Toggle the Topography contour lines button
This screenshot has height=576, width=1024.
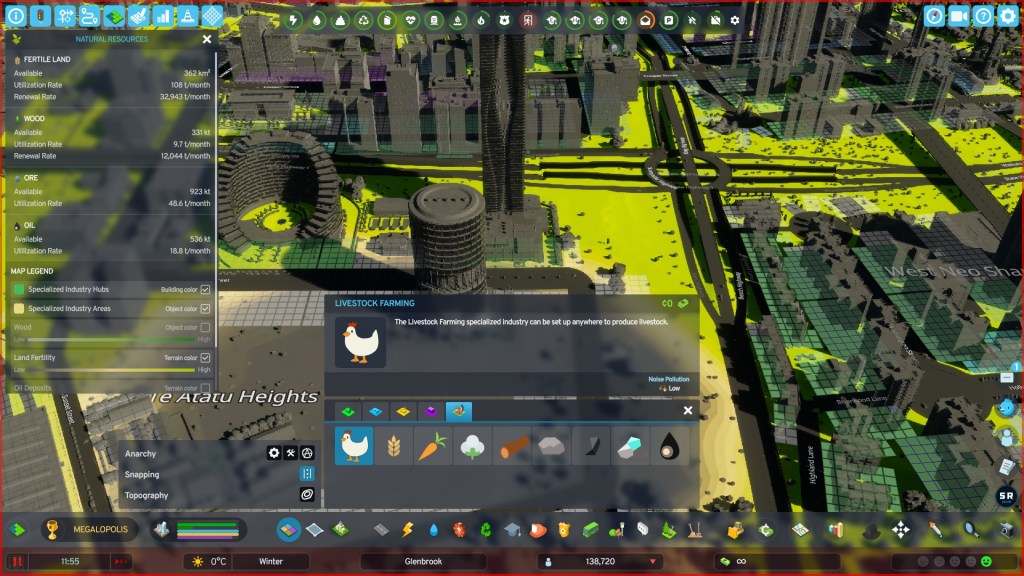click(307, 495)
